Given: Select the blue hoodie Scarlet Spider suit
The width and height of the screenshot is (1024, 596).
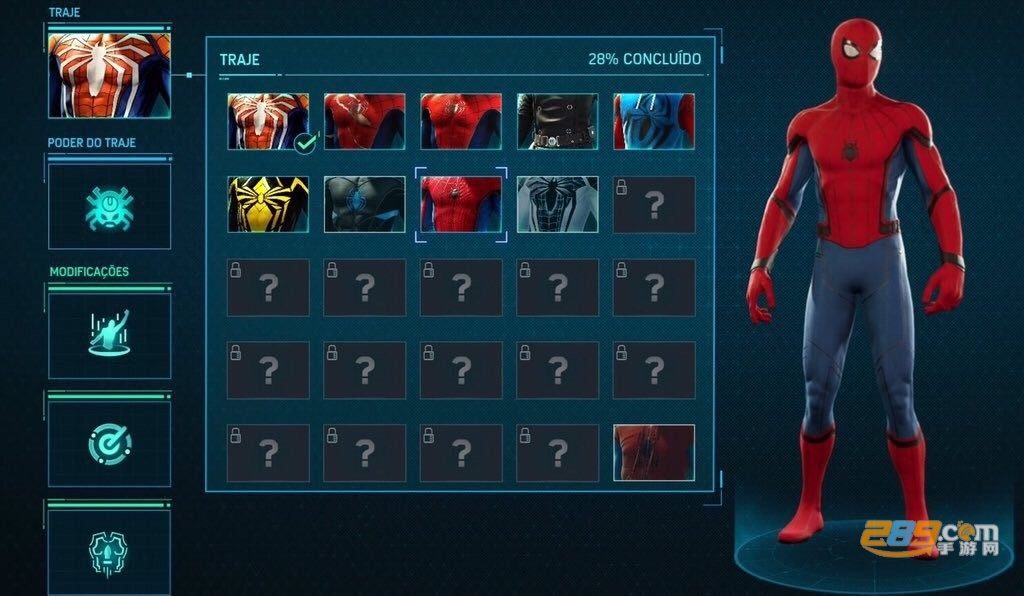Looking at the screenshot, I should coord(653,121).
